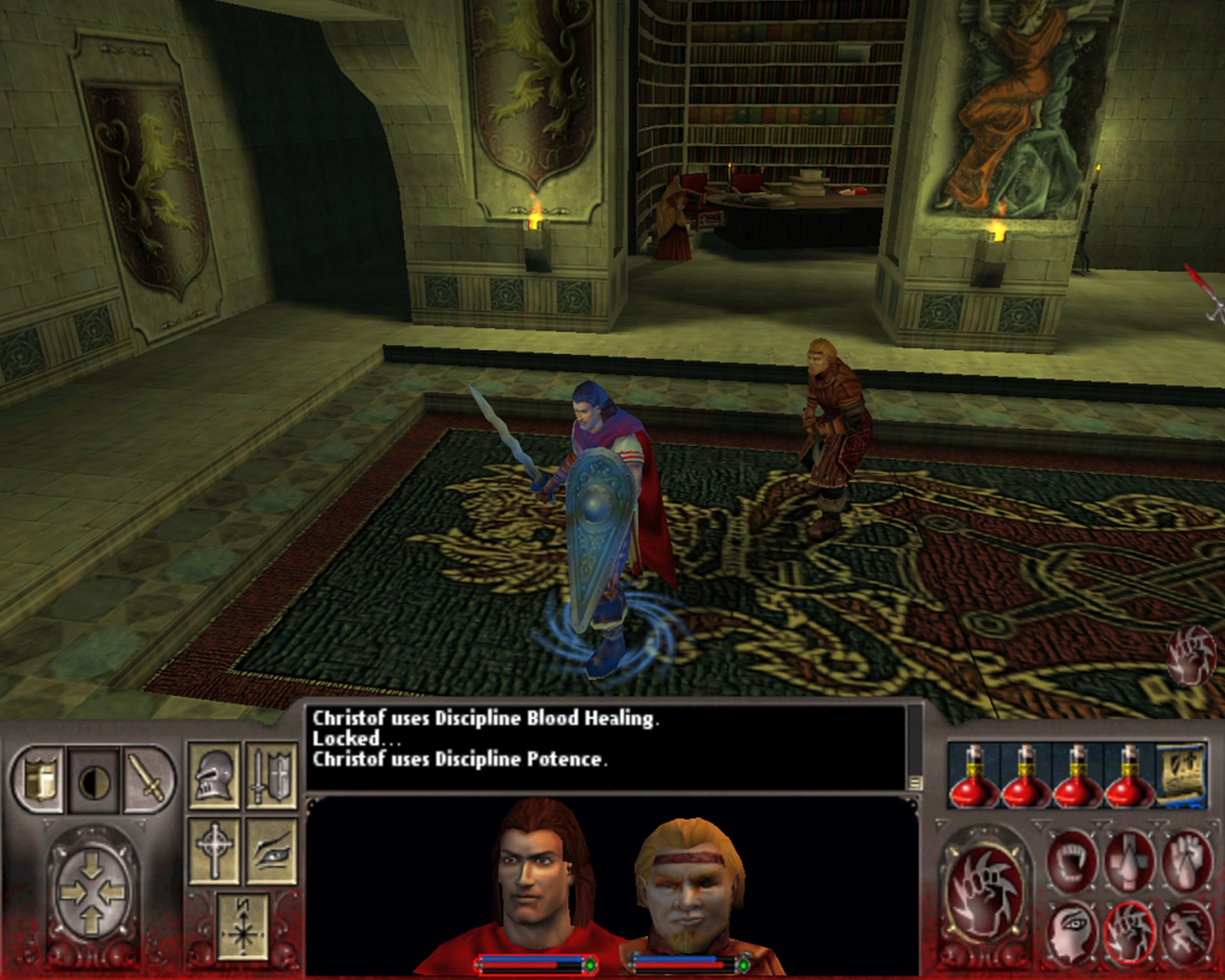Activate the head-with-eye discipline icon

(x=1072, y=932)
